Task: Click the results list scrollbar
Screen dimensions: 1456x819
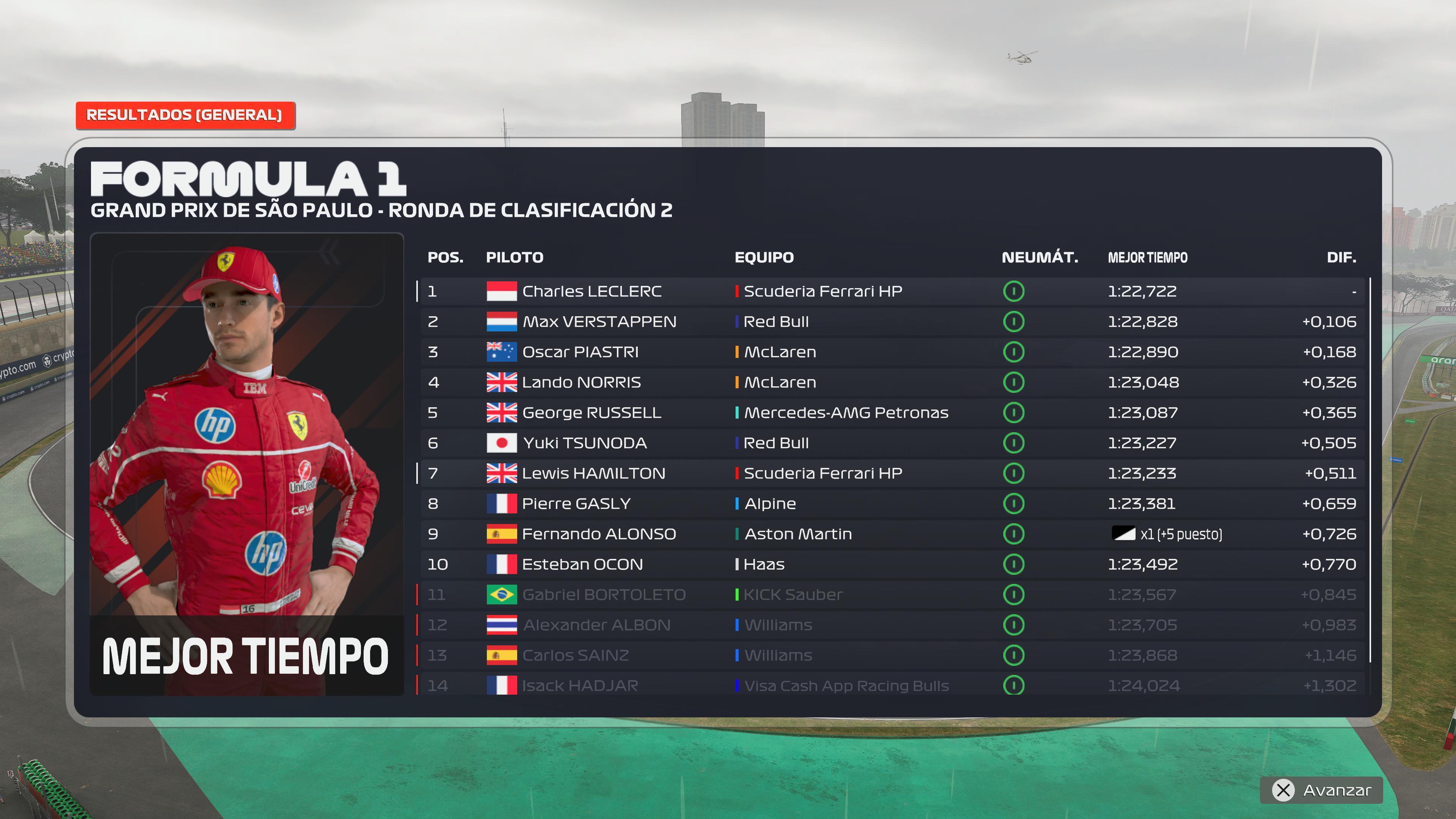Action: tap(1370, 469)
